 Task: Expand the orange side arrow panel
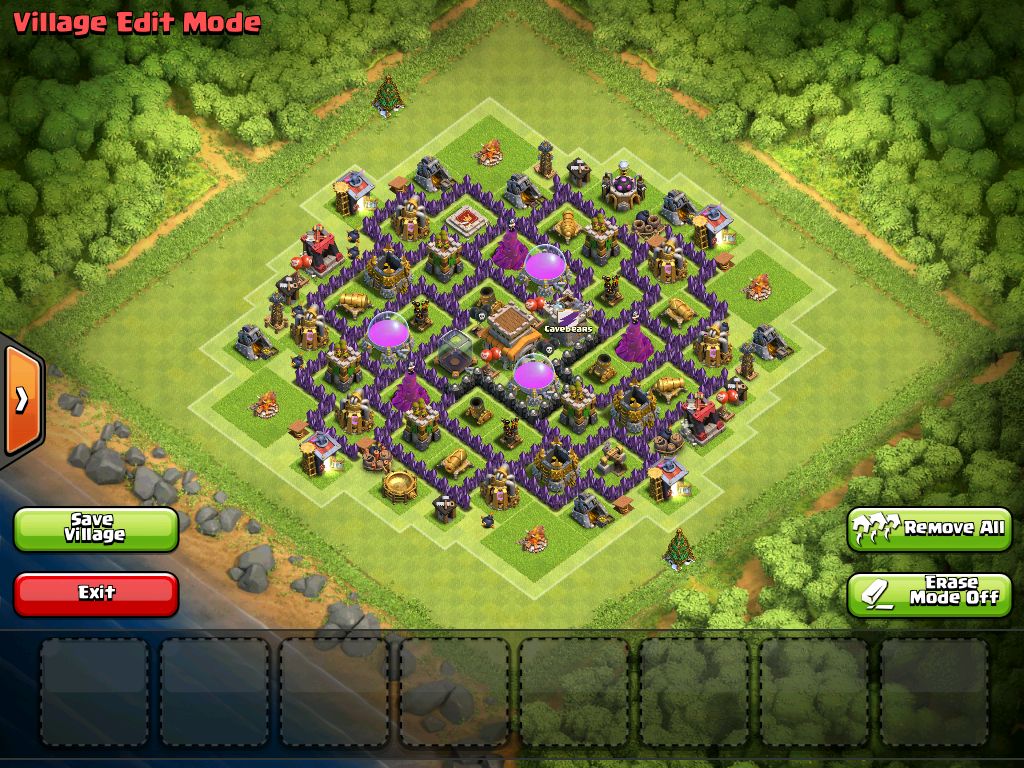(21, 400)
